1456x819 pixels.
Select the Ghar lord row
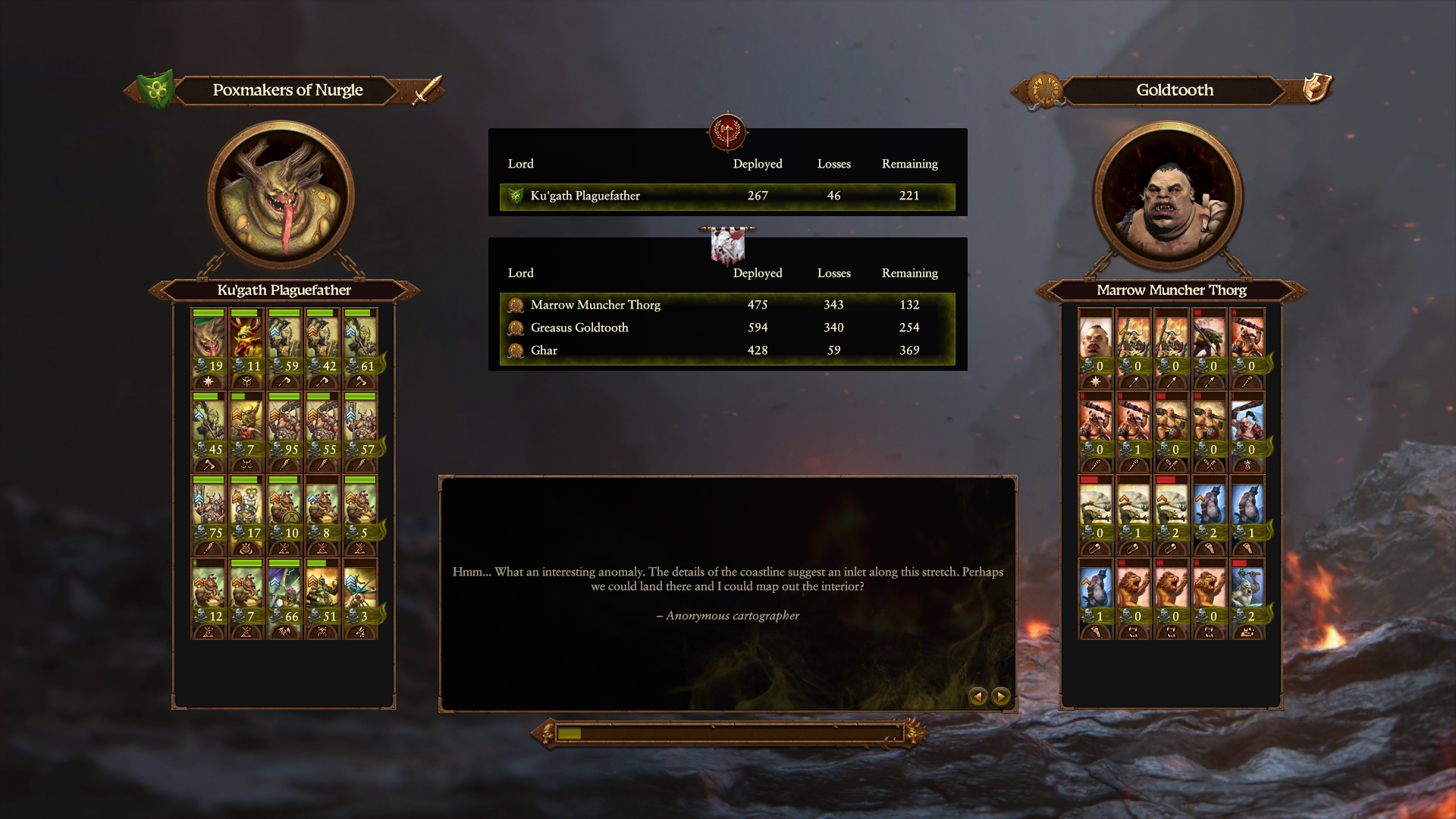tap(726, 350)
